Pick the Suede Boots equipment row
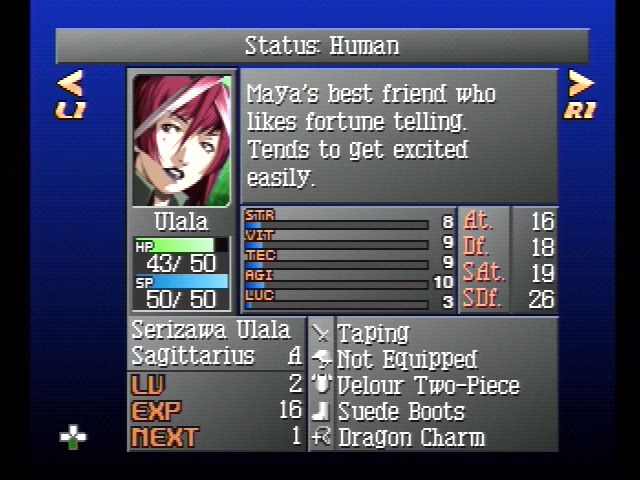Viewport: 640px width, 480px height. point(401,411)
